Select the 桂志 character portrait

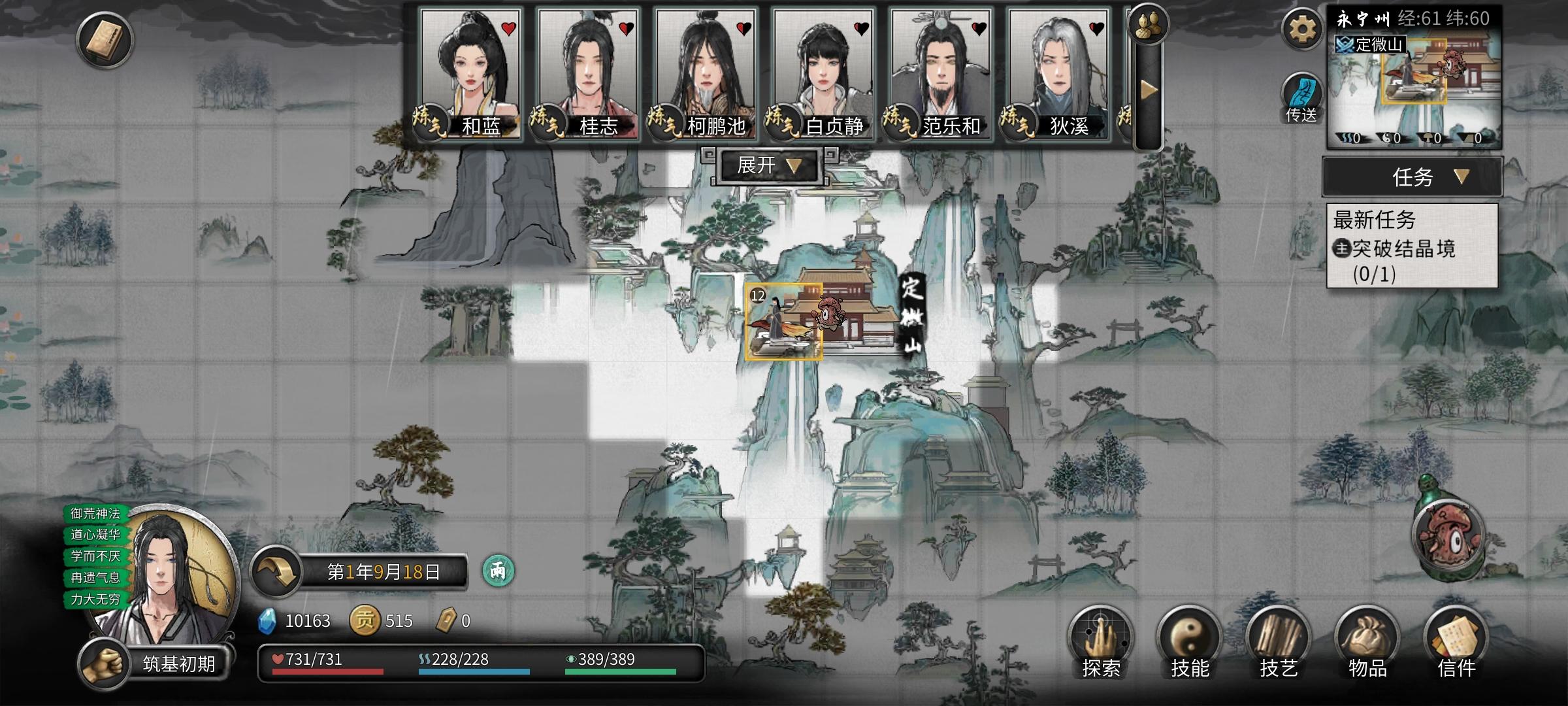[587, 72]
